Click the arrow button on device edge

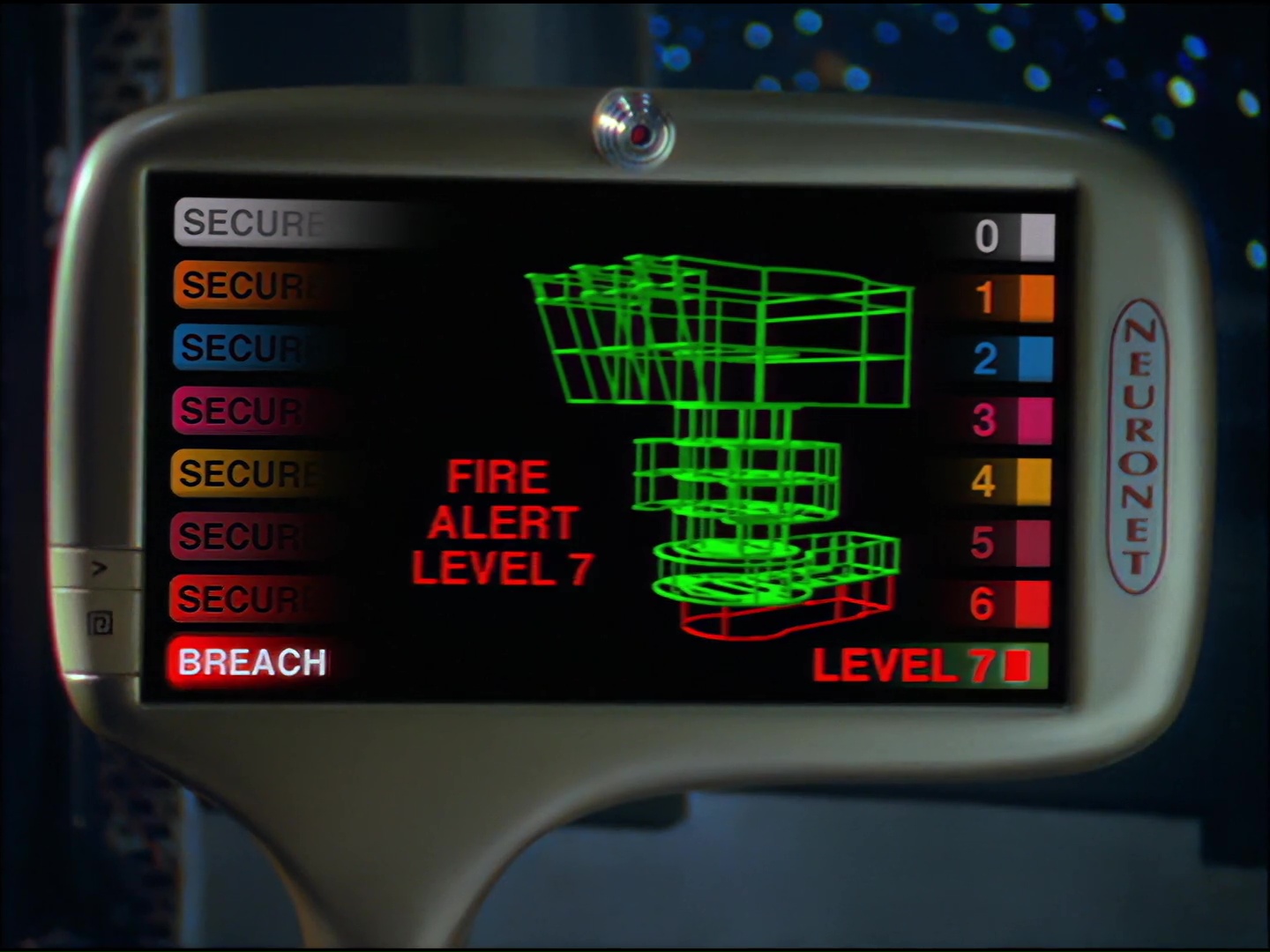98,569
